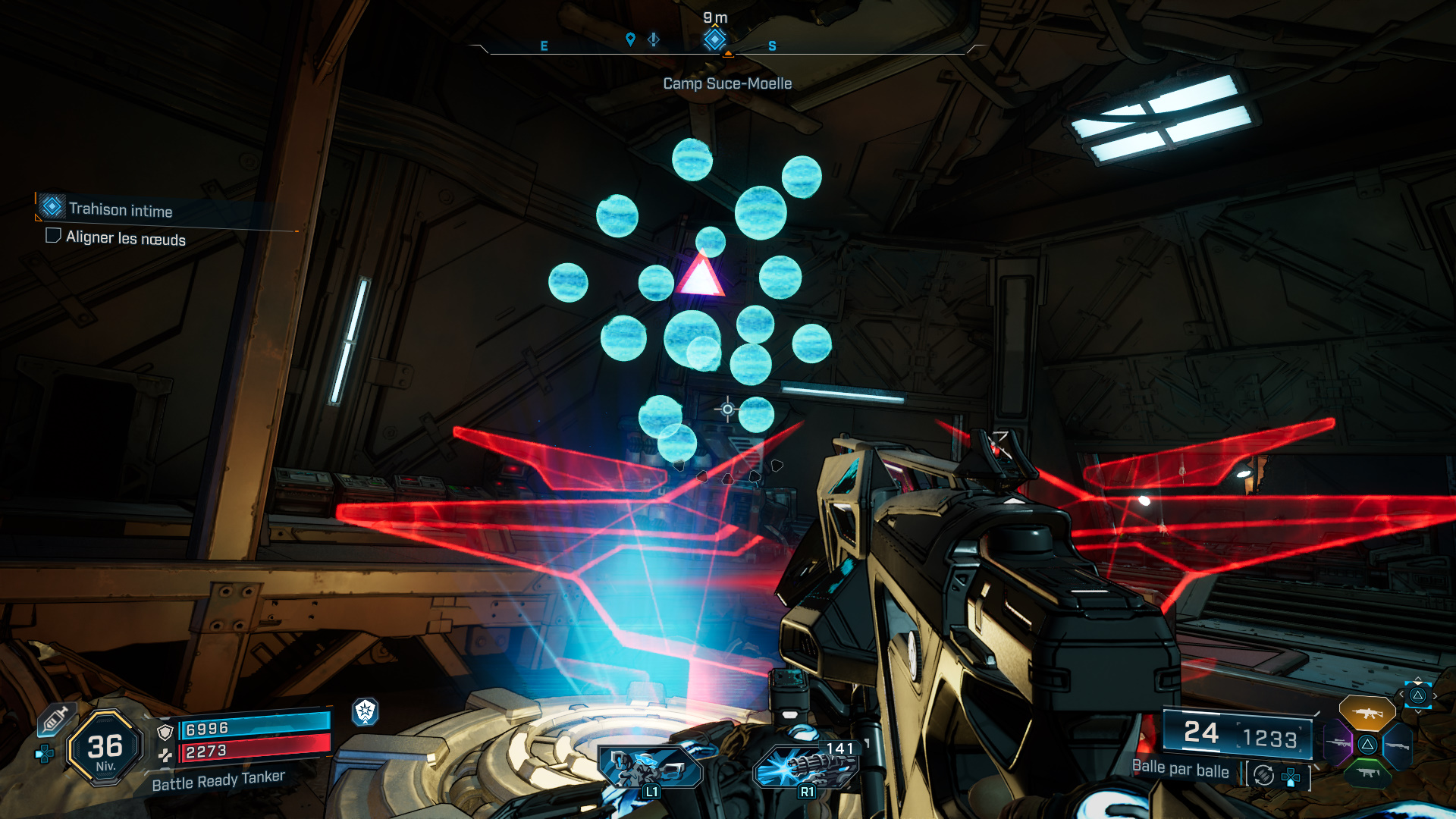
Task: Switch to the blue shotgun weapon slot
Action: point(1397,745)
